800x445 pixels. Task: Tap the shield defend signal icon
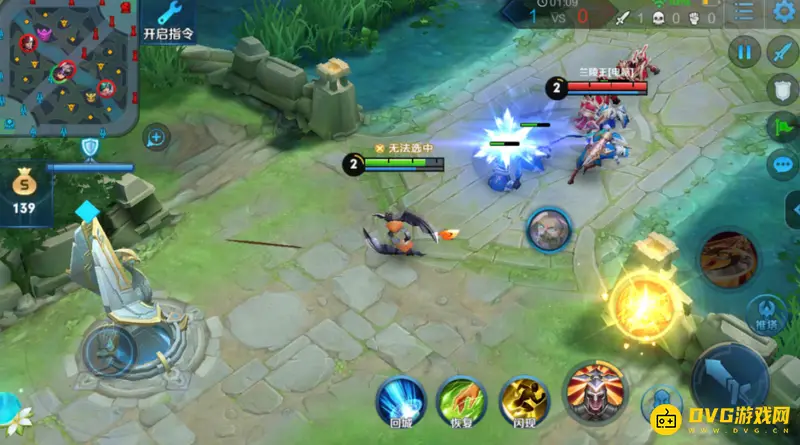point(782,90)
